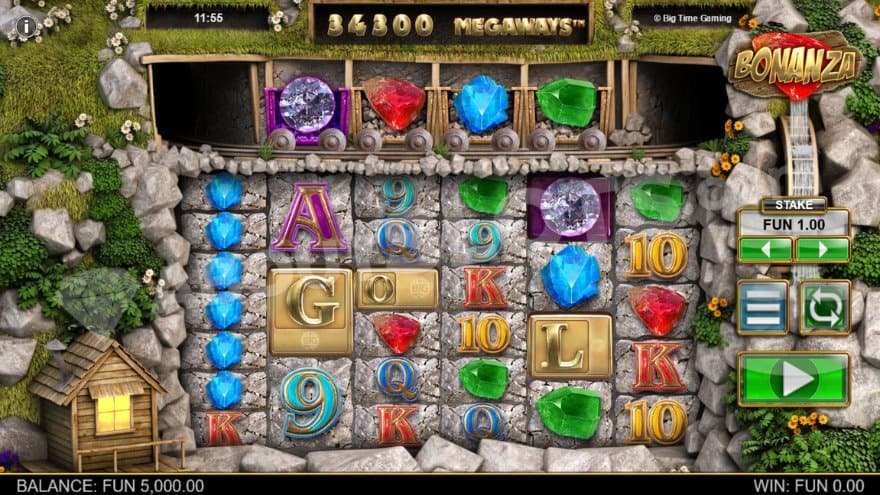Decrease the stake with left arrow
Viewport: 880px width, 495px height.
[x=765, y=249]
